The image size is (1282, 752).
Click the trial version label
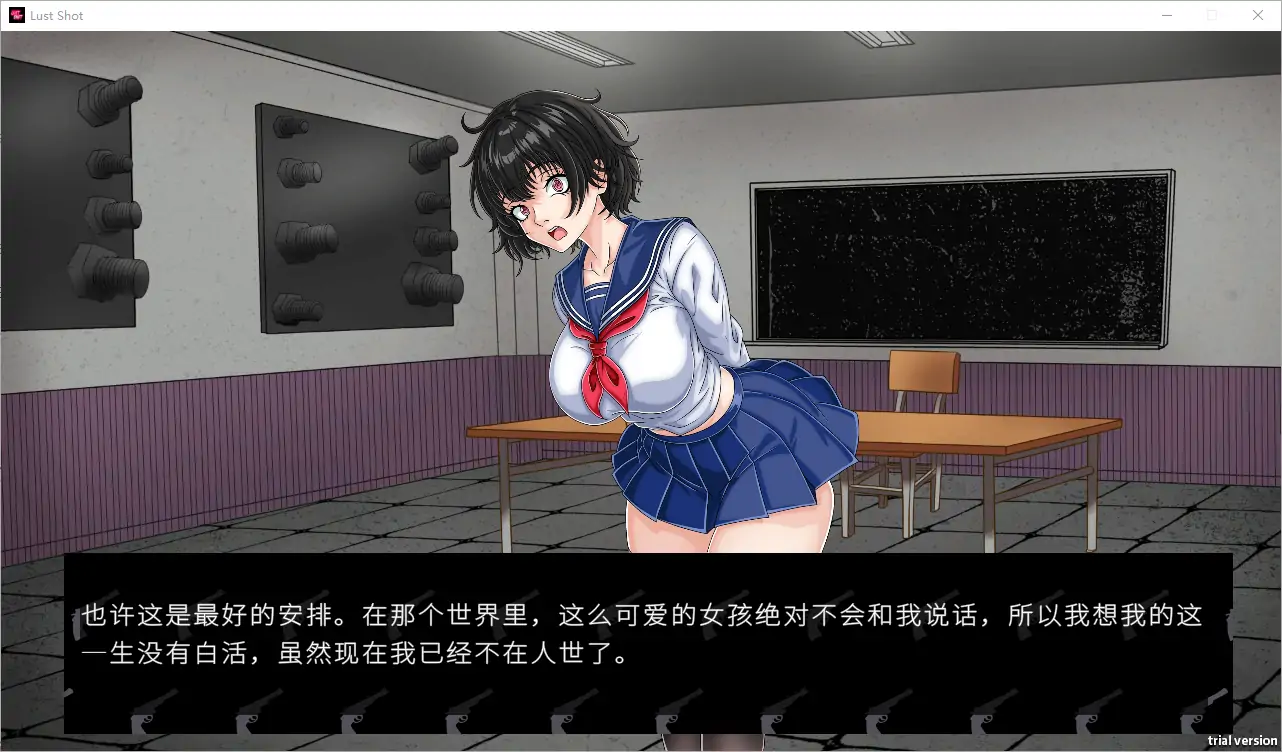[1244, 741]
